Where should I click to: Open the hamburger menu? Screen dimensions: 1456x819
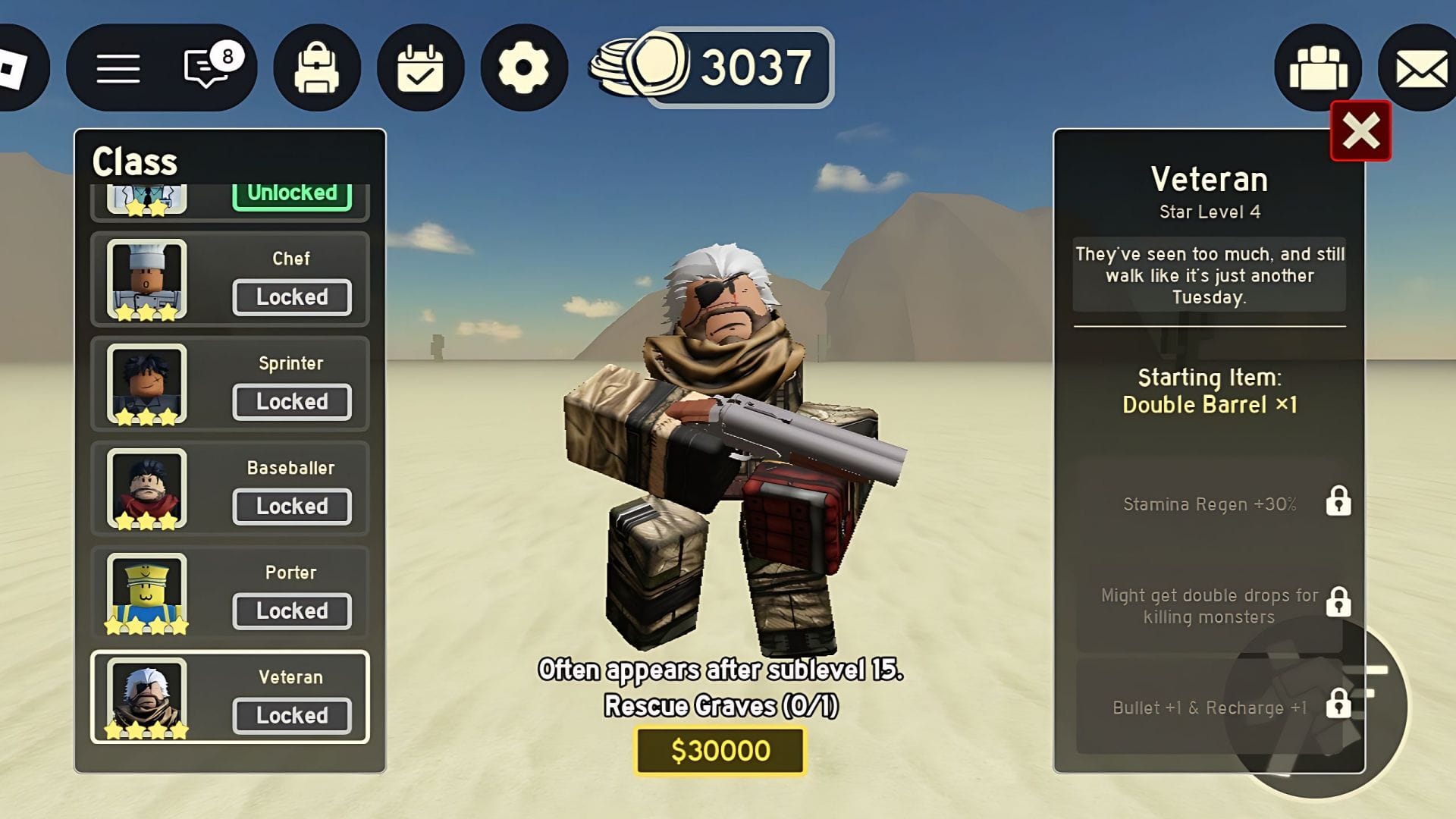click(x=118, y=67)
